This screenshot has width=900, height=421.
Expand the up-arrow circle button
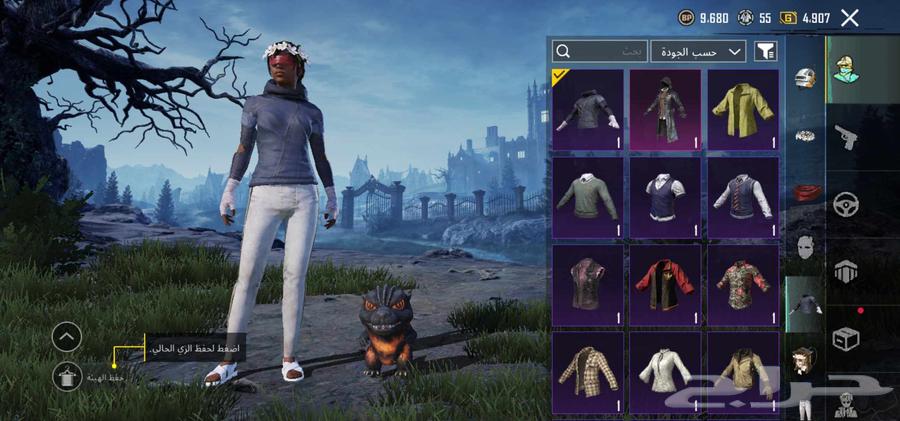coord(66,337)
